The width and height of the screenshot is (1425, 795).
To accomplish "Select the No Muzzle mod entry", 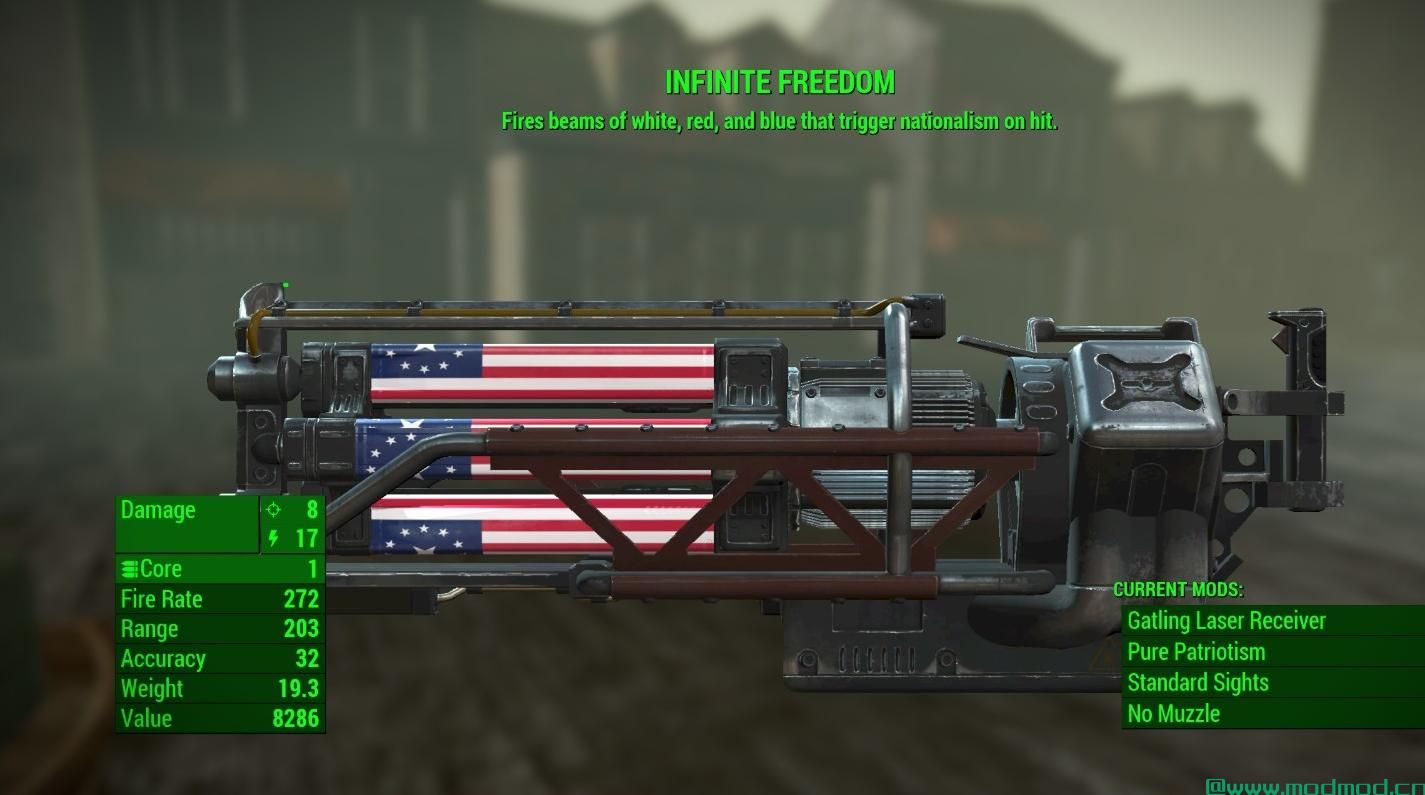I will 1174,714.
